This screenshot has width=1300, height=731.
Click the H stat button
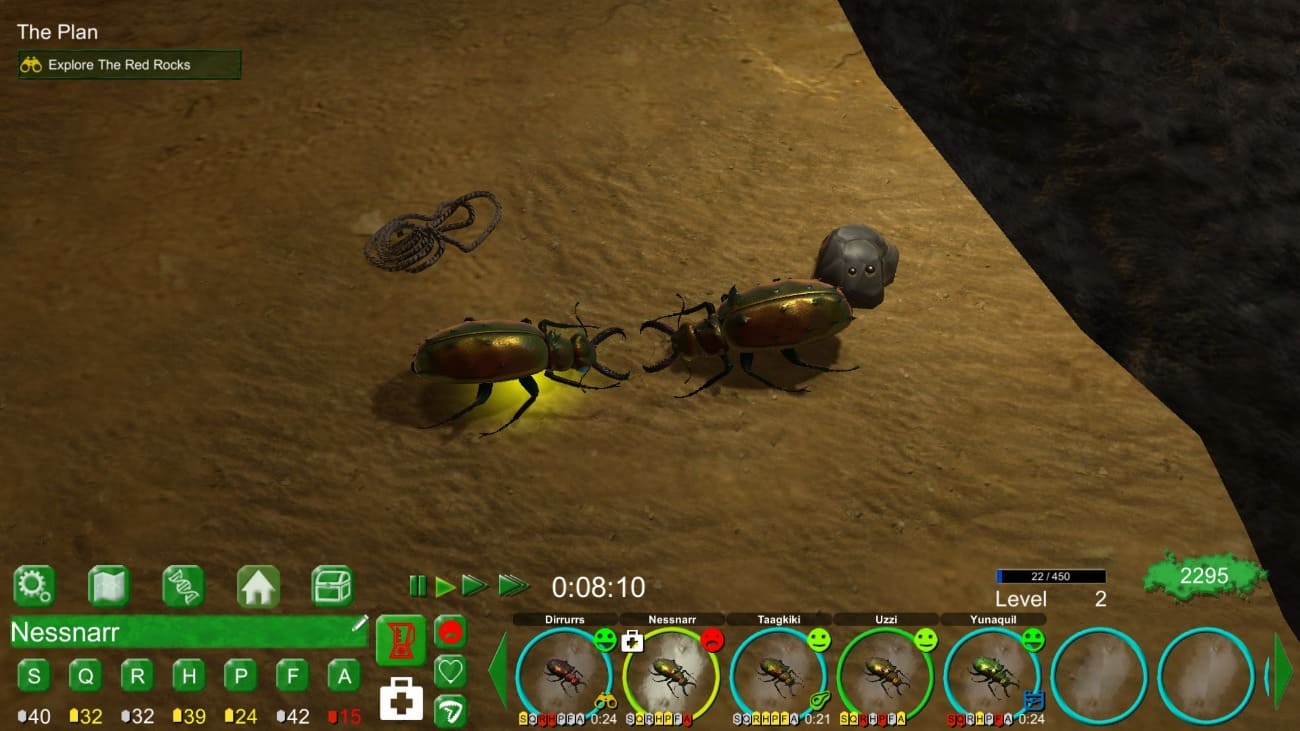(188, 676)
